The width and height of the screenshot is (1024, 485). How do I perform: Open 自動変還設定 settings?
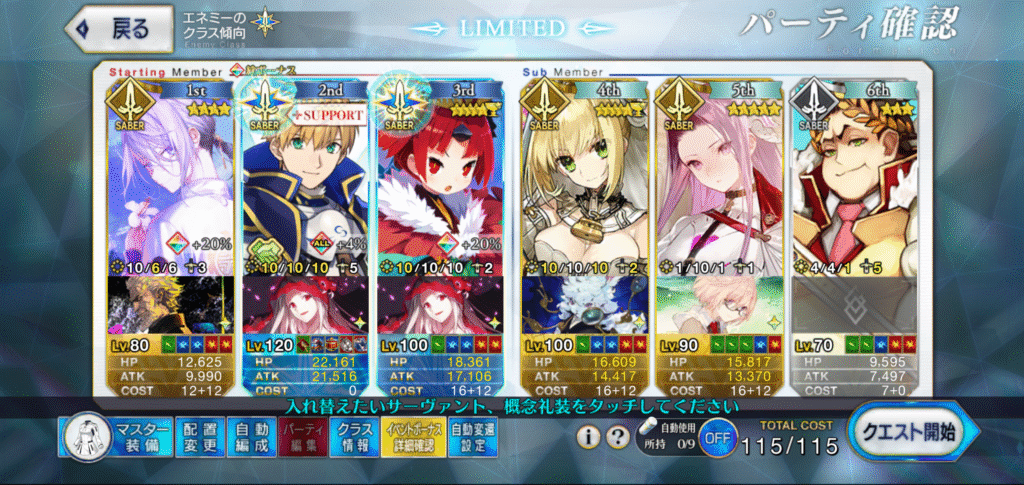tap(472, 438)
